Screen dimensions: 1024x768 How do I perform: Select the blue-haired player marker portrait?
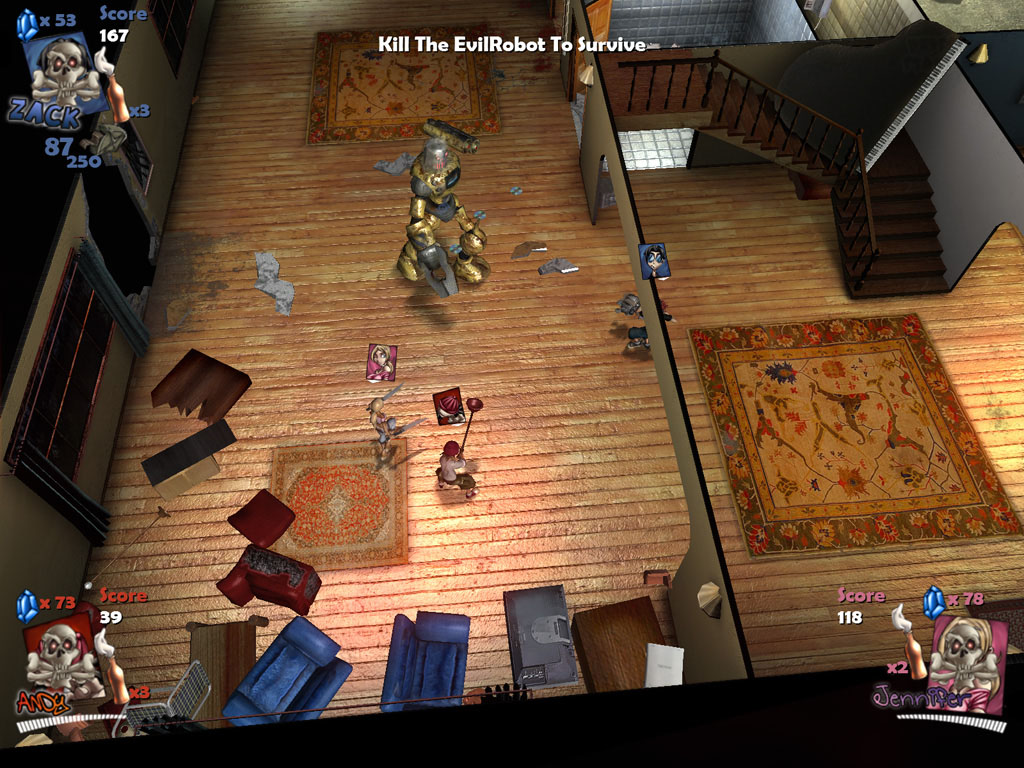coord(654,261)
